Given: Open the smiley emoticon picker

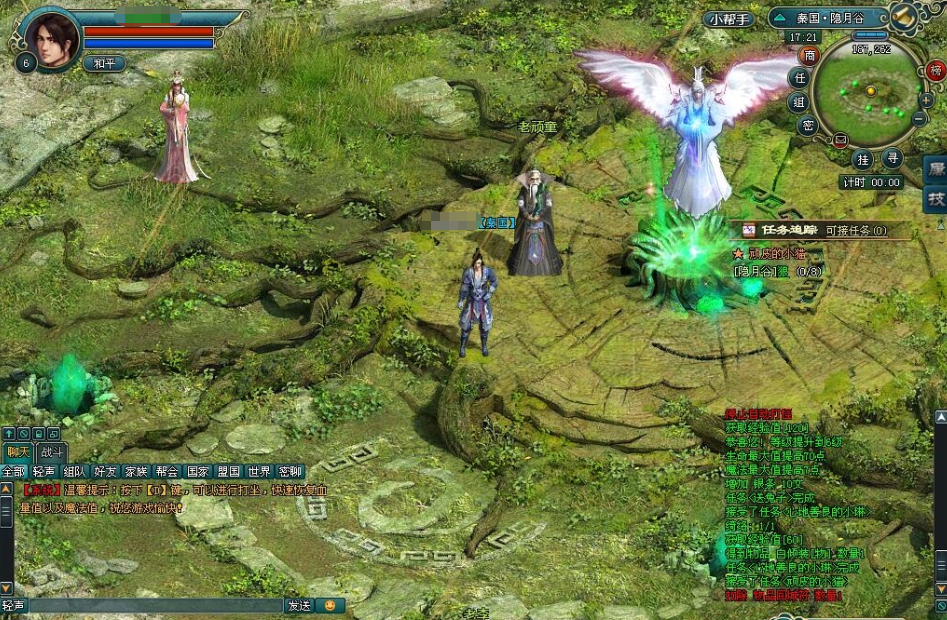Looking at the screenshot, I should 329,605.
